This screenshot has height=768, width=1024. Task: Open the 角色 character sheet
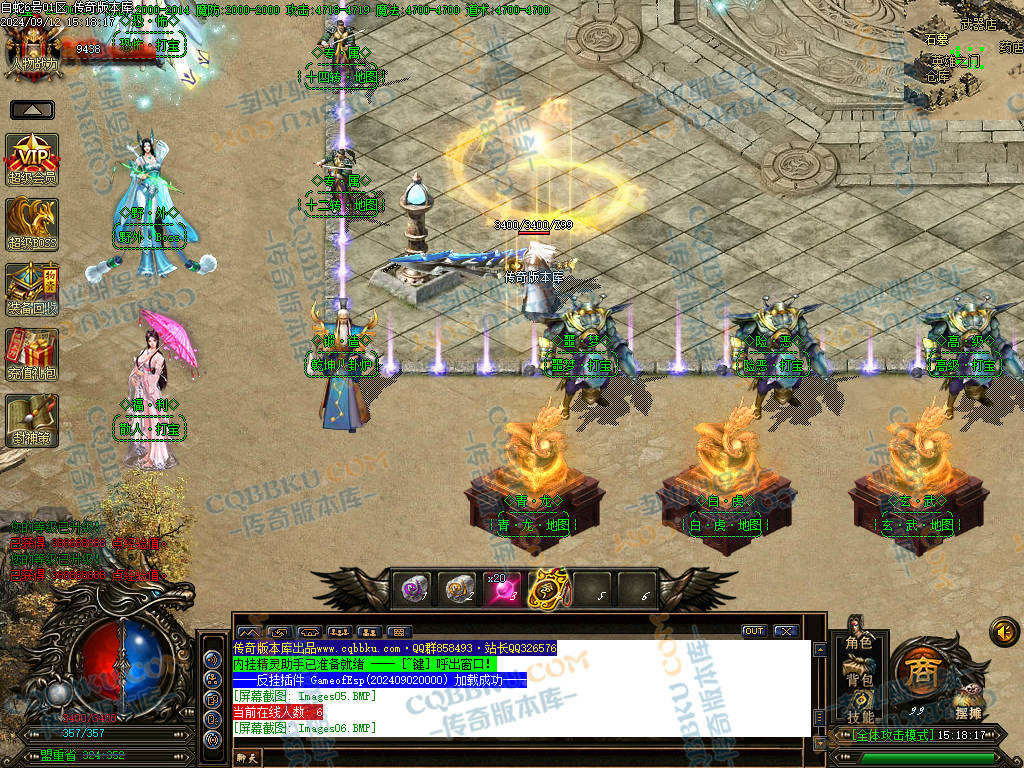[859, 643]
